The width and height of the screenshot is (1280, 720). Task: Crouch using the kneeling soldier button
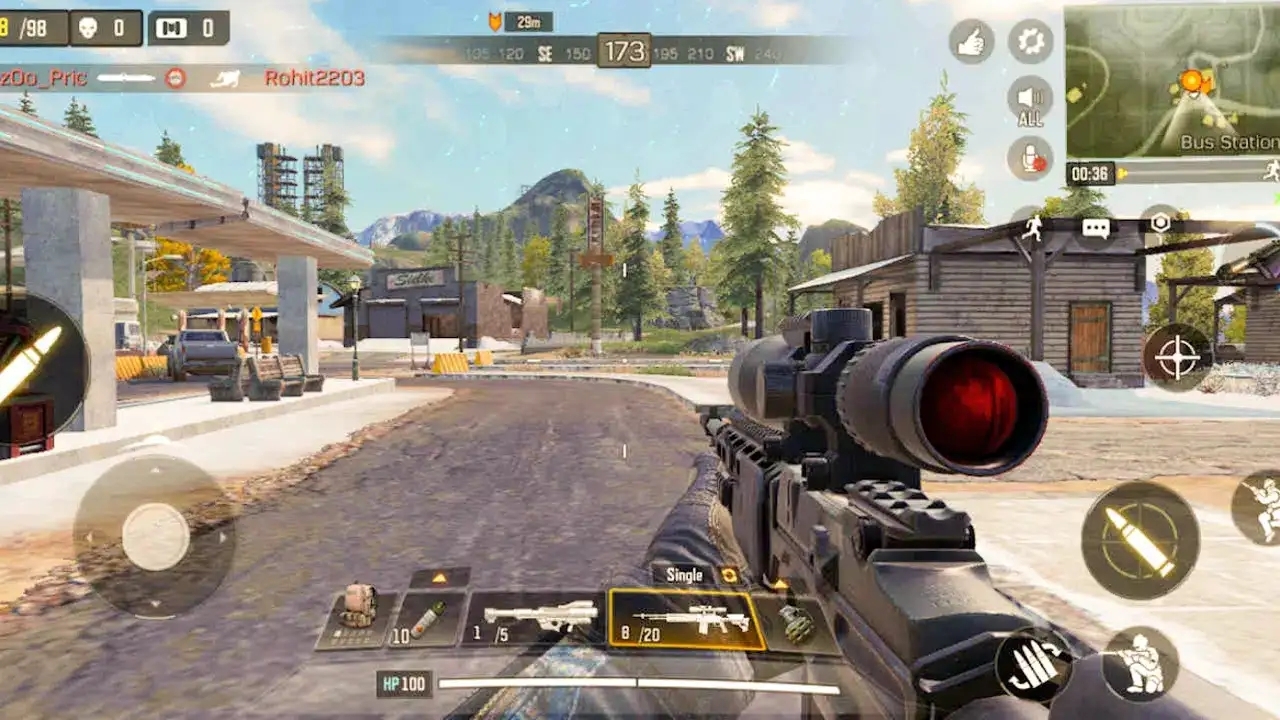tap(1140, 664)
